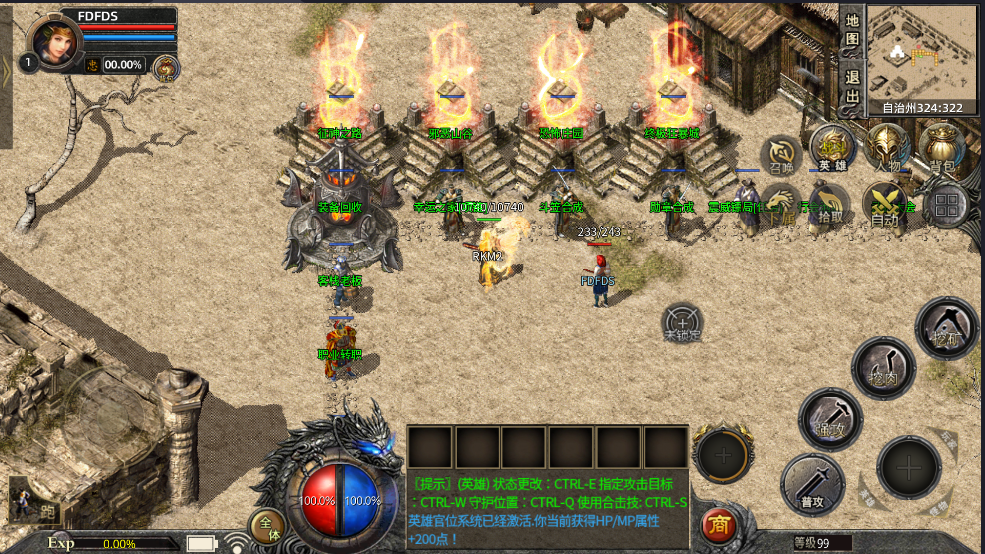Open the 背包 backpack gold bag icon
This screenshot has height=554, width=985.
[x=942, y=150]
